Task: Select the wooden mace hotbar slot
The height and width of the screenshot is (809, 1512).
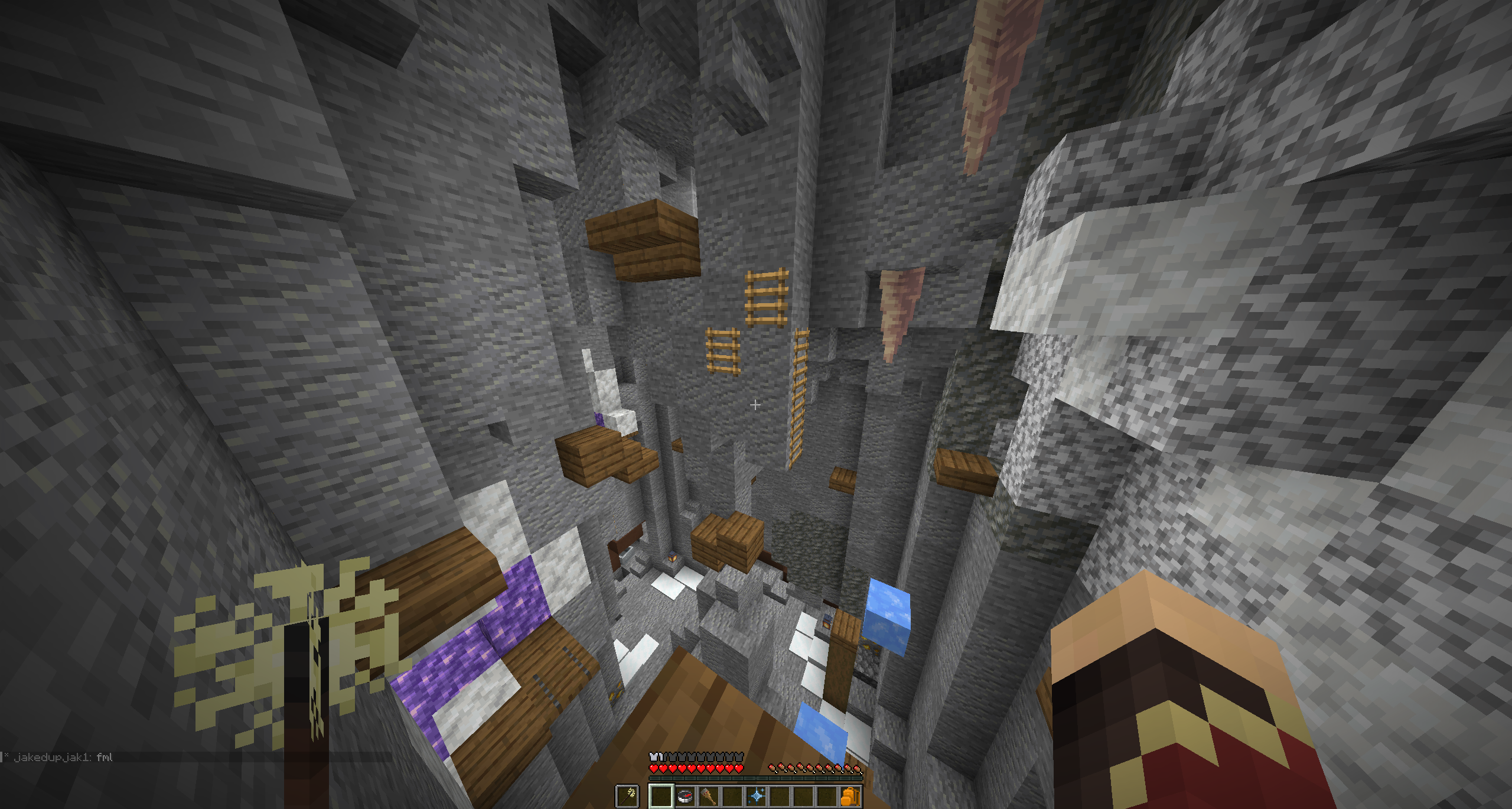Action: [x=709, y=796]
